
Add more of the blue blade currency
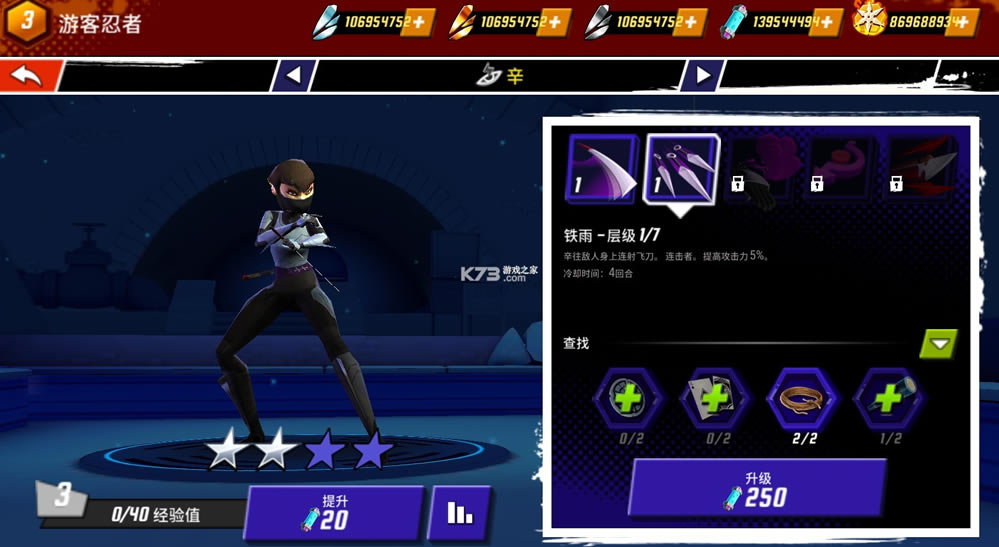(x=418, y=21)
